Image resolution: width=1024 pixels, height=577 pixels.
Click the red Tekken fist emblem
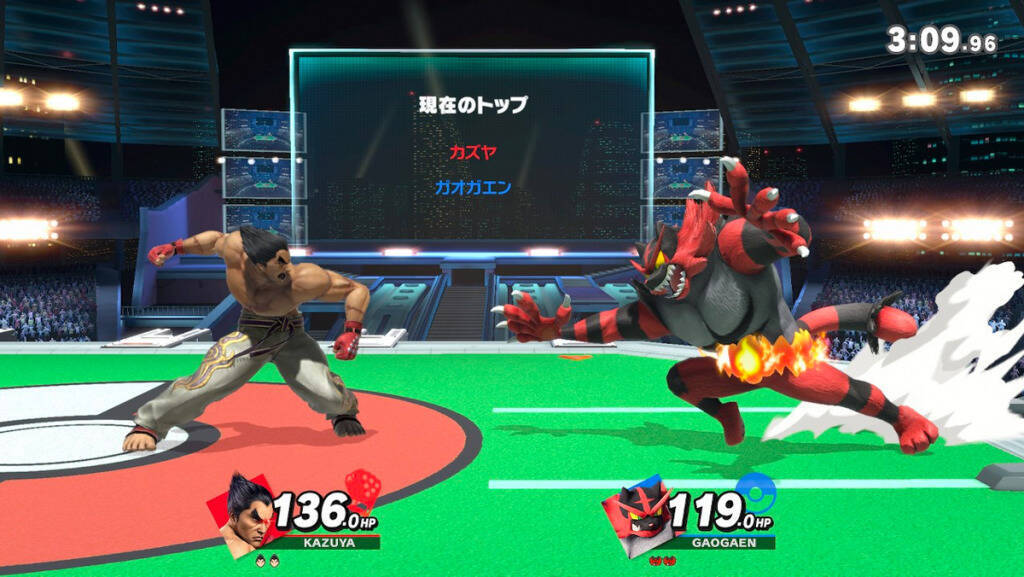click(x=362, y=489)
